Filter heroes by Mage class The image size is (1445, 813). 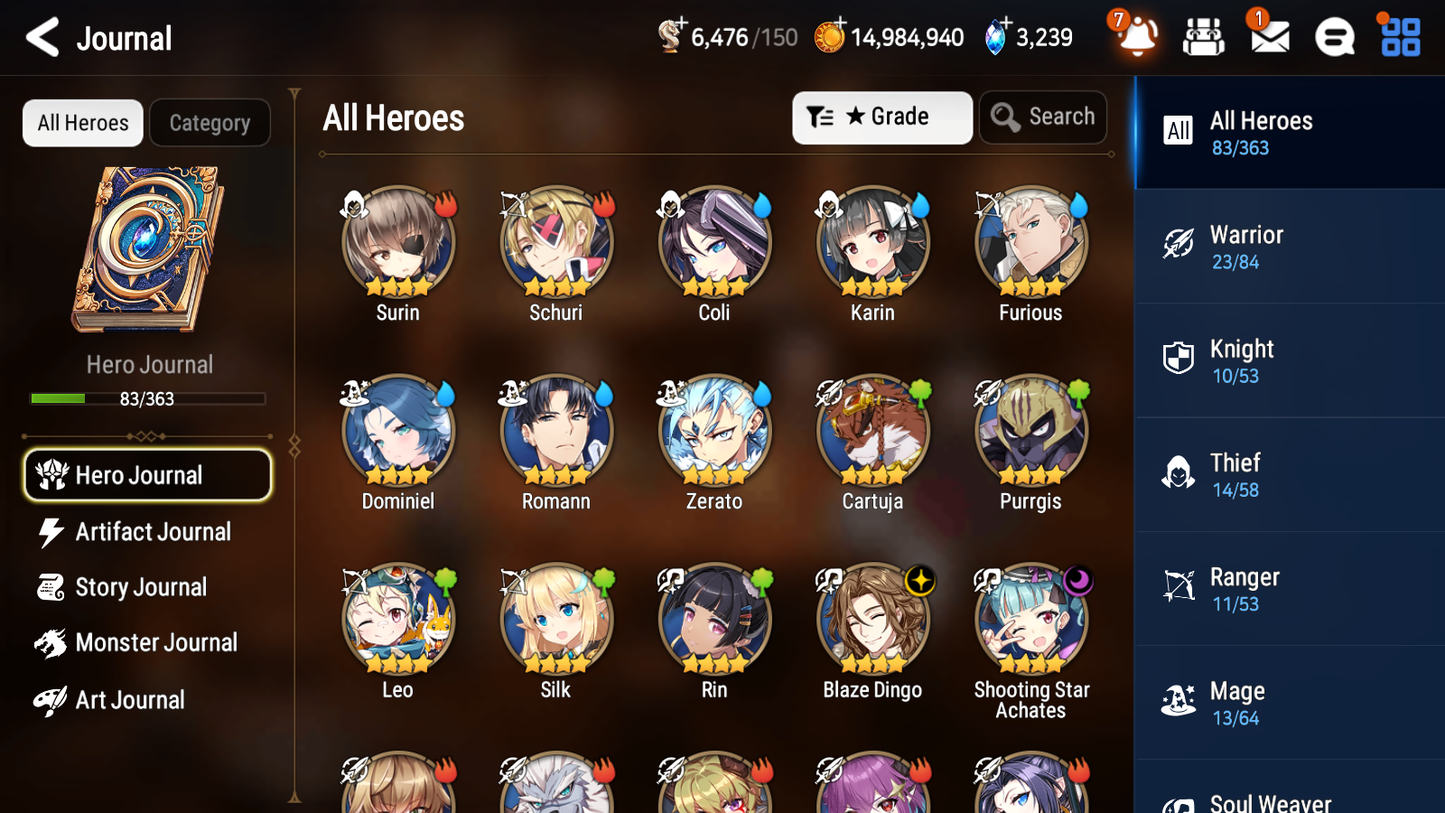click(x=1289, y=701)
